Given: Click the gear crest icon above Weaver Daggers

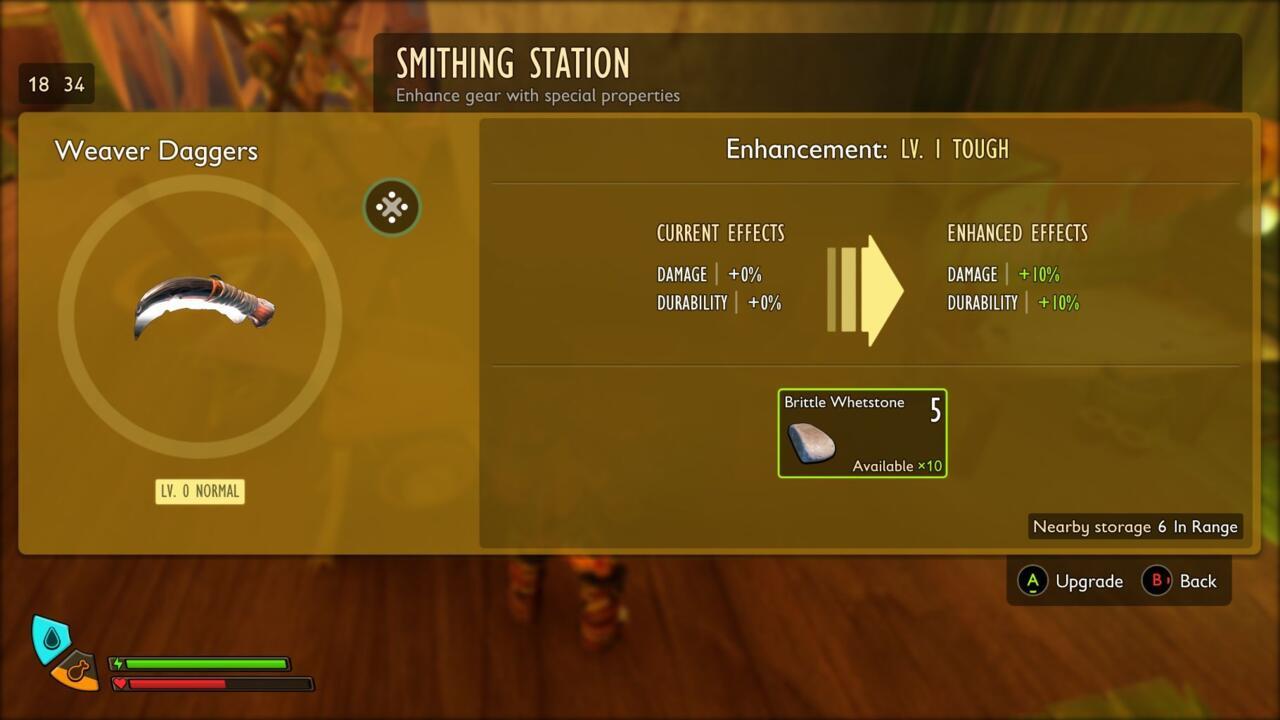Looking at the screenshot, I should click(x=392, y=207).
